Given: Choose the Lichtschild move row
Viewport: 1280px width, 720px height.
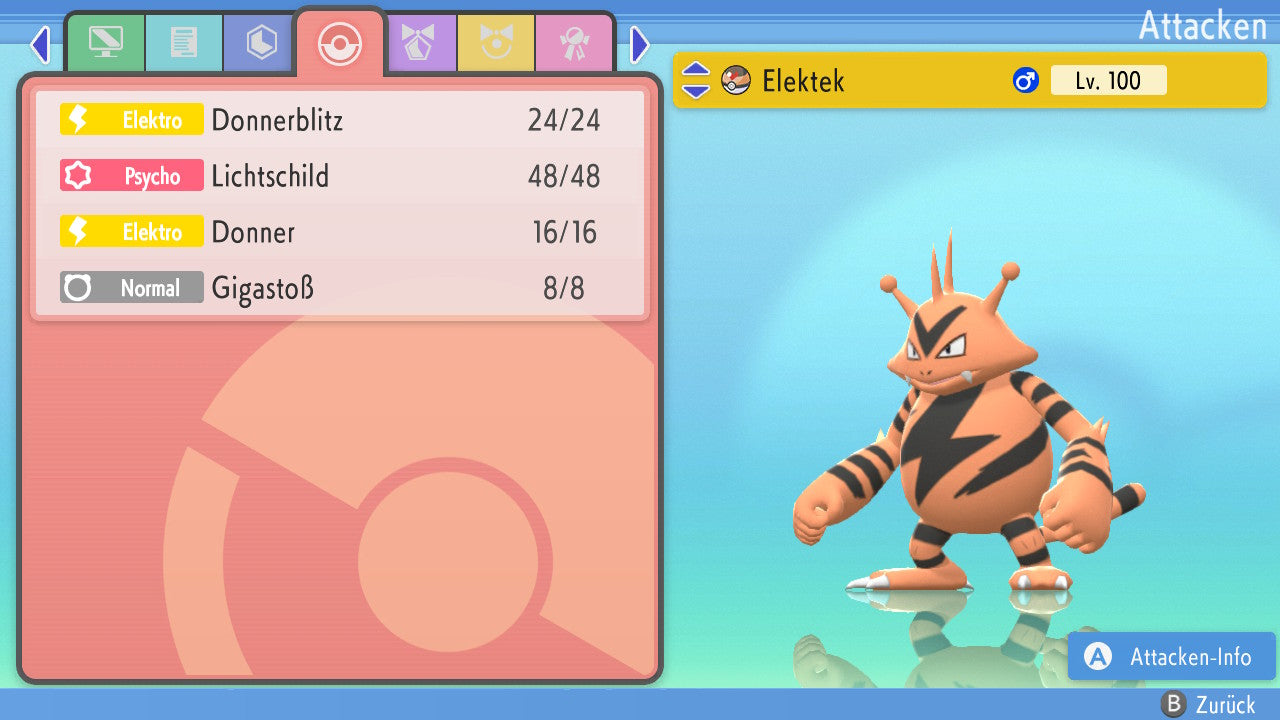Looking at the screenshot, I should pos(340,176).
